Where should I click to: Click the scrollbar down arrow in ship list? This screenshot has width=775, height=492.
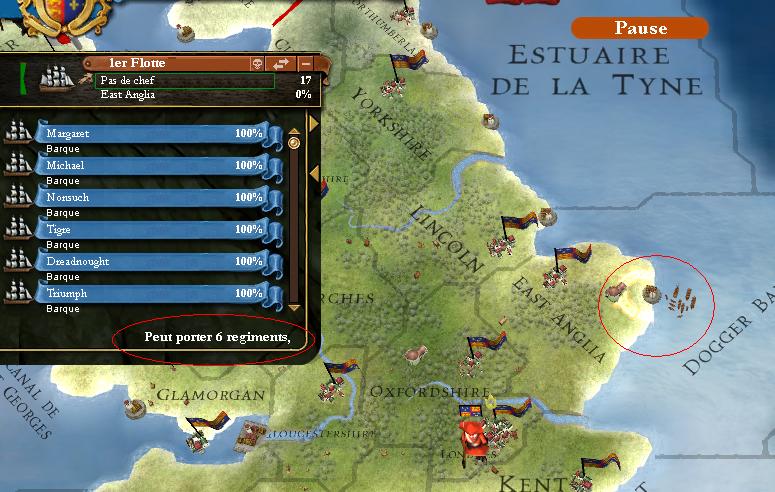click(294, 309)
